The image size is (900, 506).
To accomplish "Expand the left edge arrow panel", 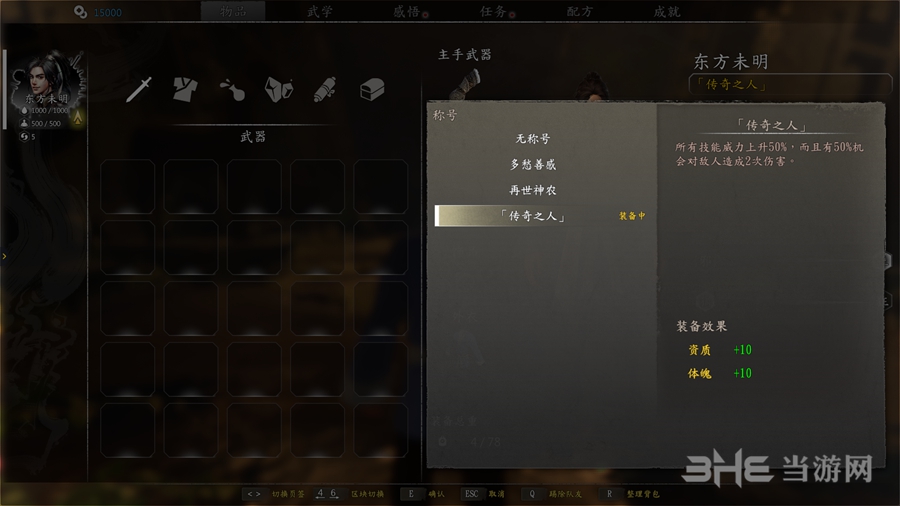I will tap(4, 256).
